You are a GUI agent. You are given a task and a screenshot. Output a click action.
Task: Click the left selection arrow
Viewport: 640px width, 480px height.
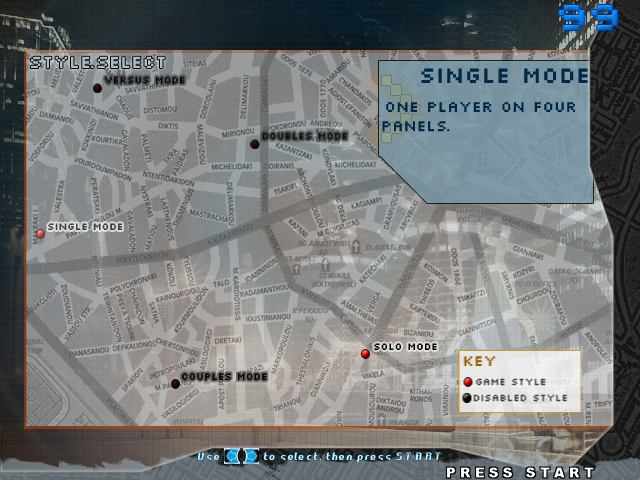click(231, 456)
